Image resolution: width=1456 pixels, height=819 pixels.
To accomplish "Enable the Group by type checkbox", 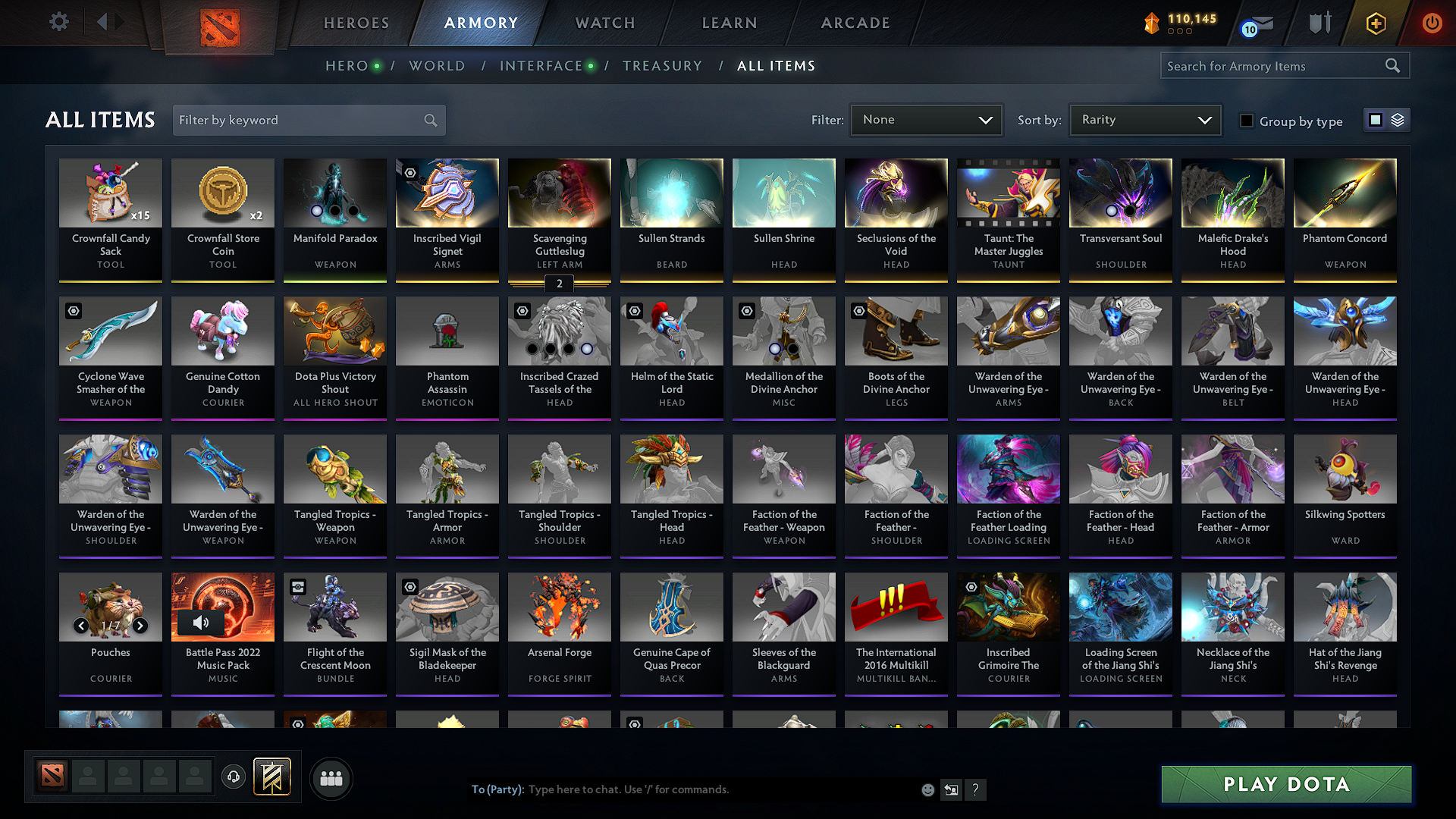I will (x=1247, y=121).
